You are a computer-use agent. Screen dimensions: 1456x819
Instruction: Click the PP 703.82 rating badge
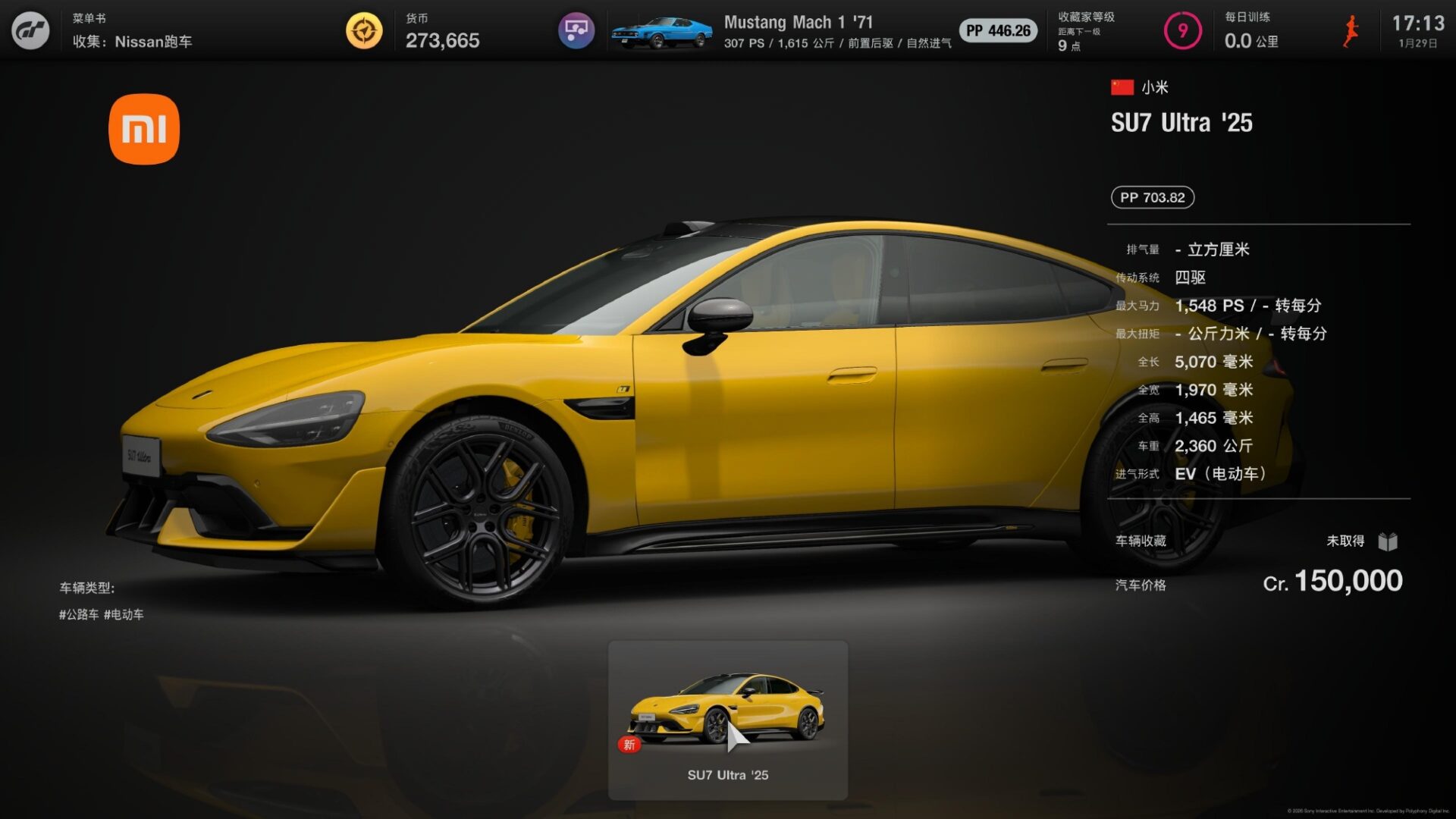pyautogui.click(x=1152, y=197)
